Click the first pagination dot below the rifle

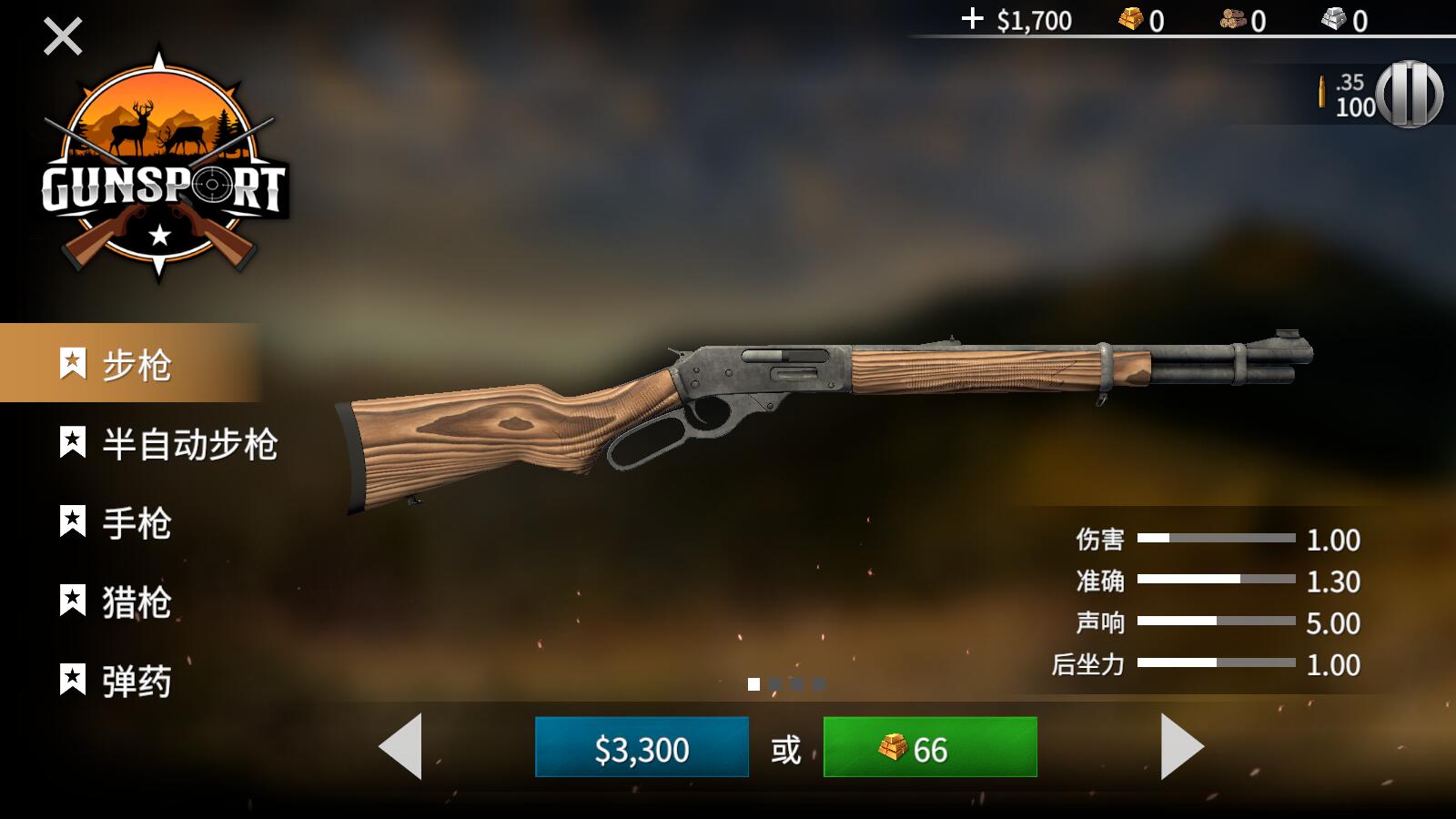pyautogui.click(x=753, y=683)
